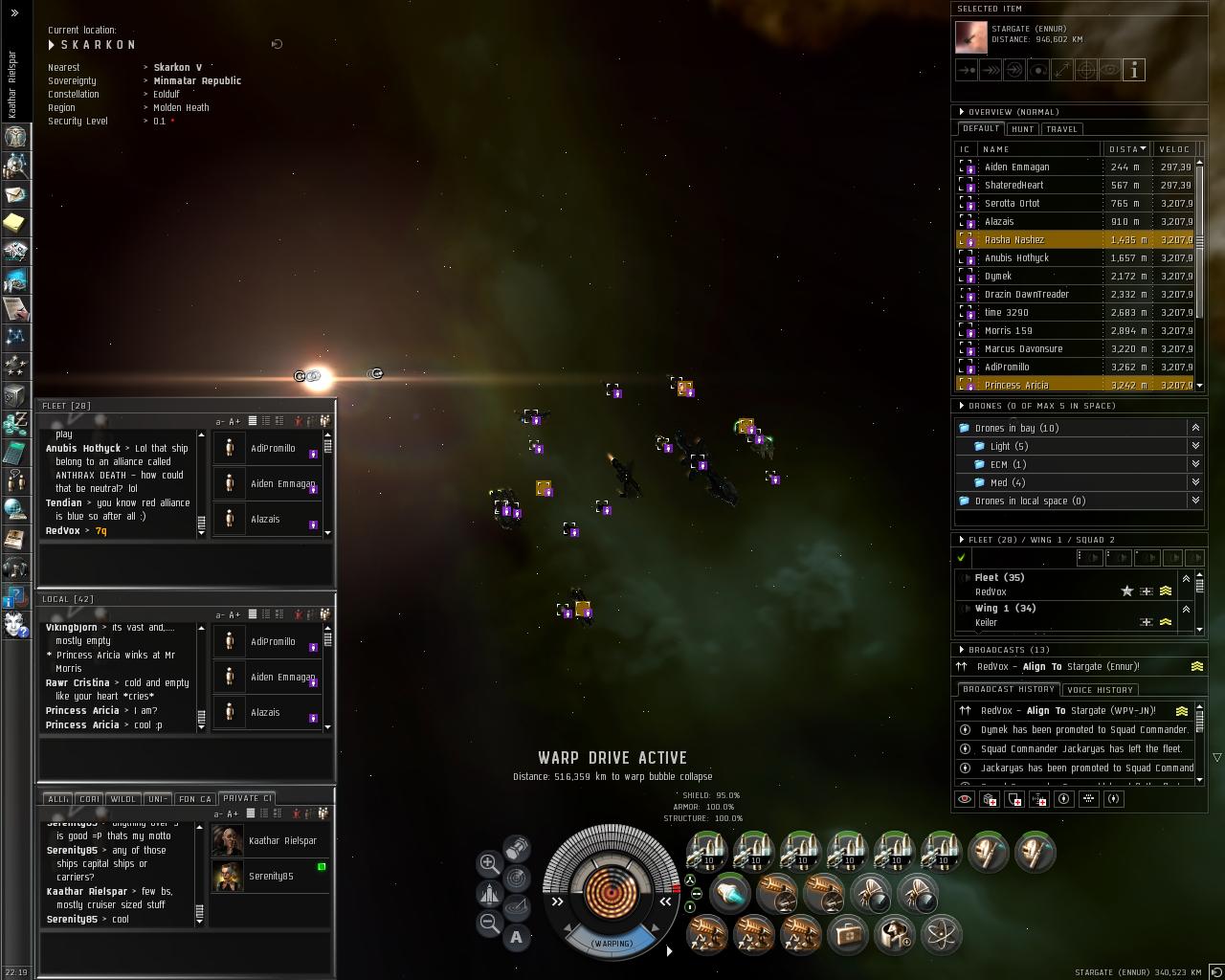Switch to the Travel overview tab
Screen dimensions: 1225x980
pos(1061,129)
